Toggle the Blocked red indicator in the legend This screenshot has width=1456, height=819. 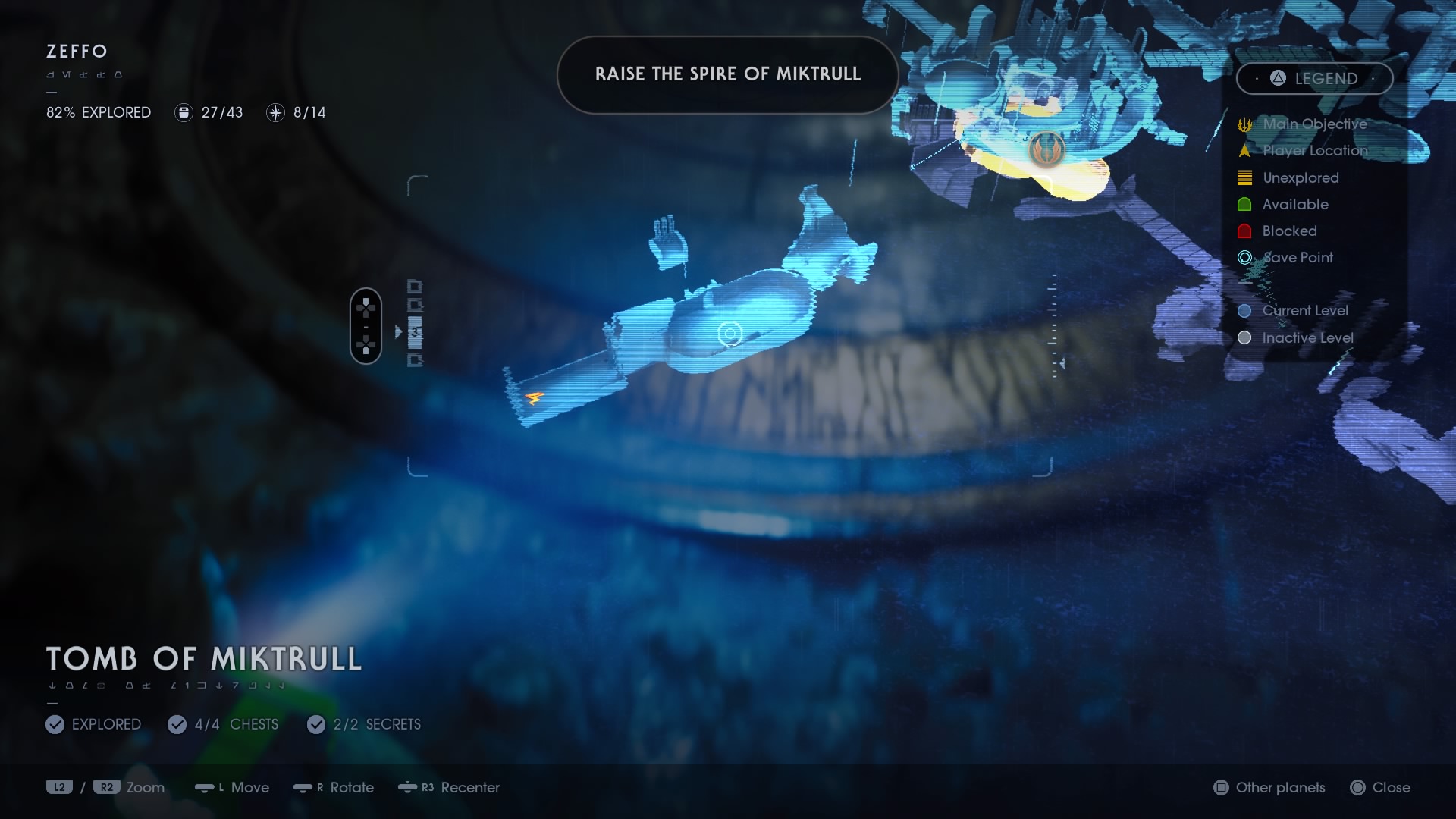coord(1244,231)
